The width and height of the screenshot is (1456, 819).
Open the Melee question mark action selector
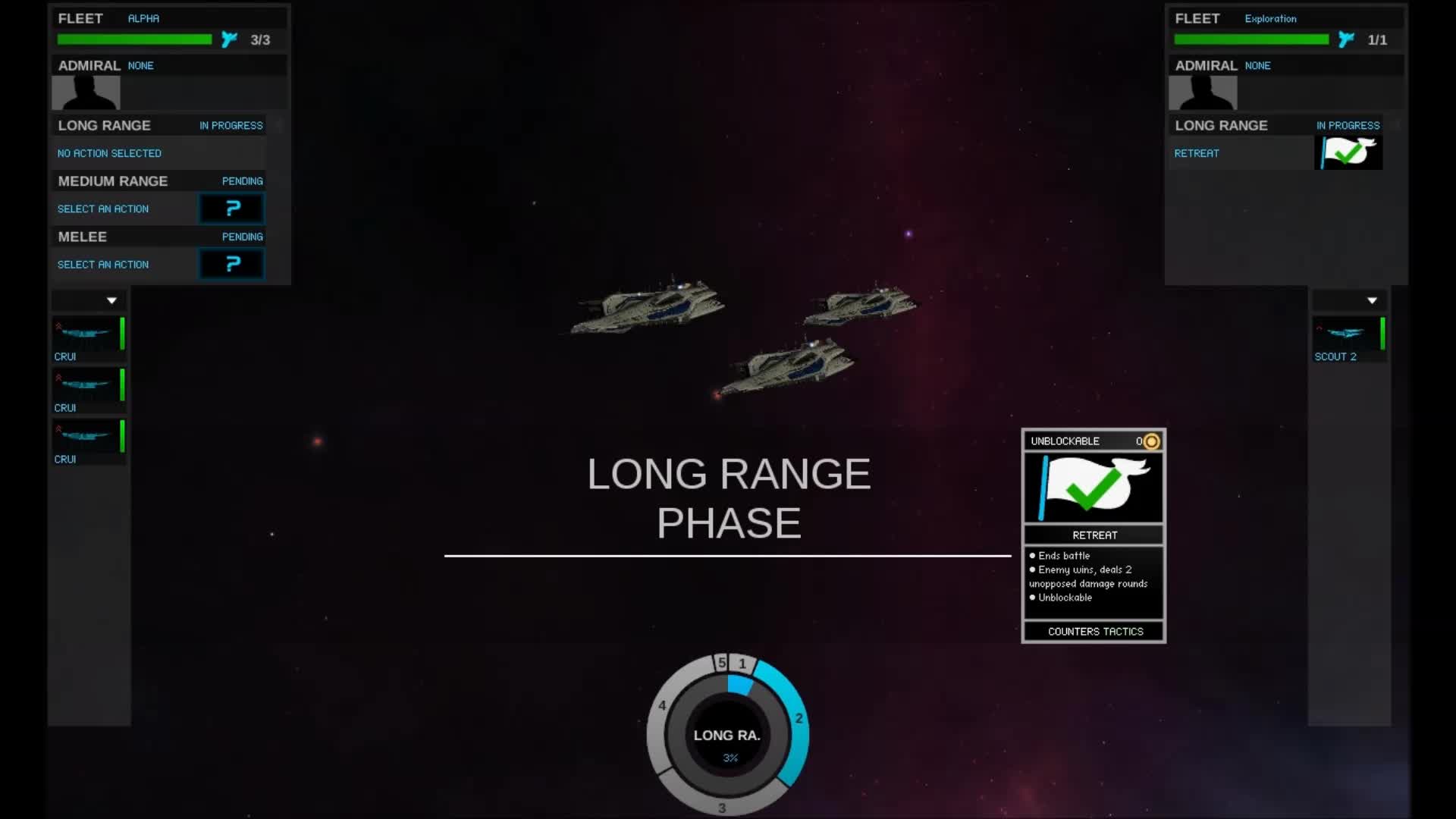click(231, 264)
